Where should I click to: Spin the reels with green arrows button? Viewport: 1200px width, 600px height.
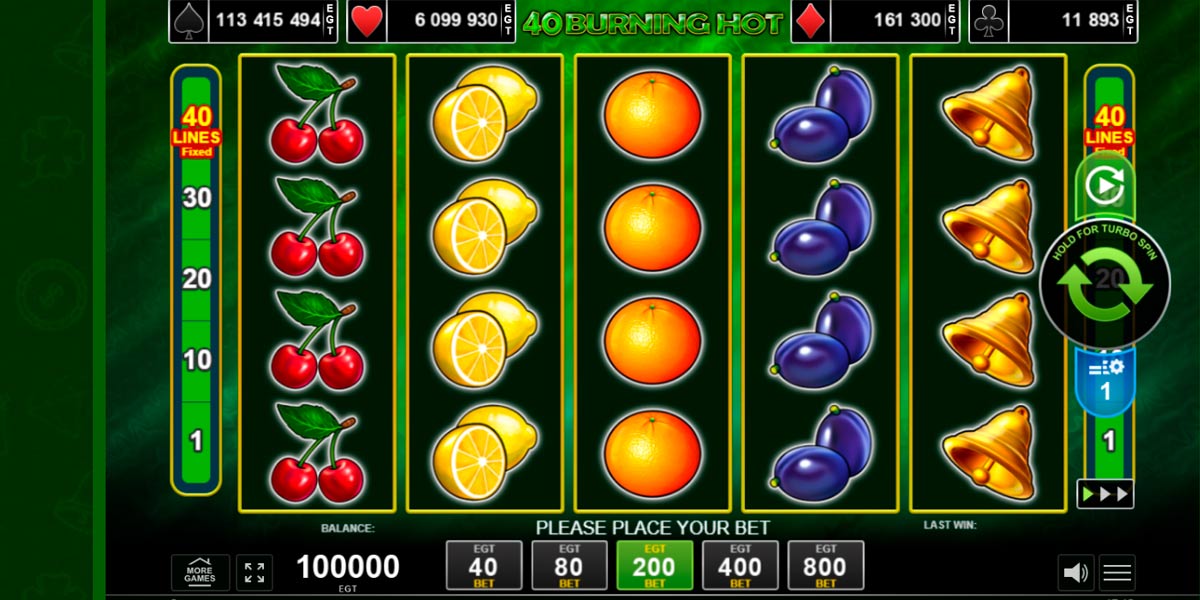coord(1105,286)
